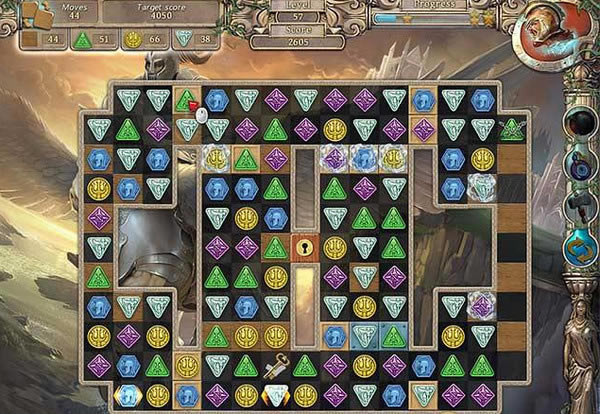The image size is (600, 414).
Task: Activate the black bomb power-up
Action: (580, 122)
